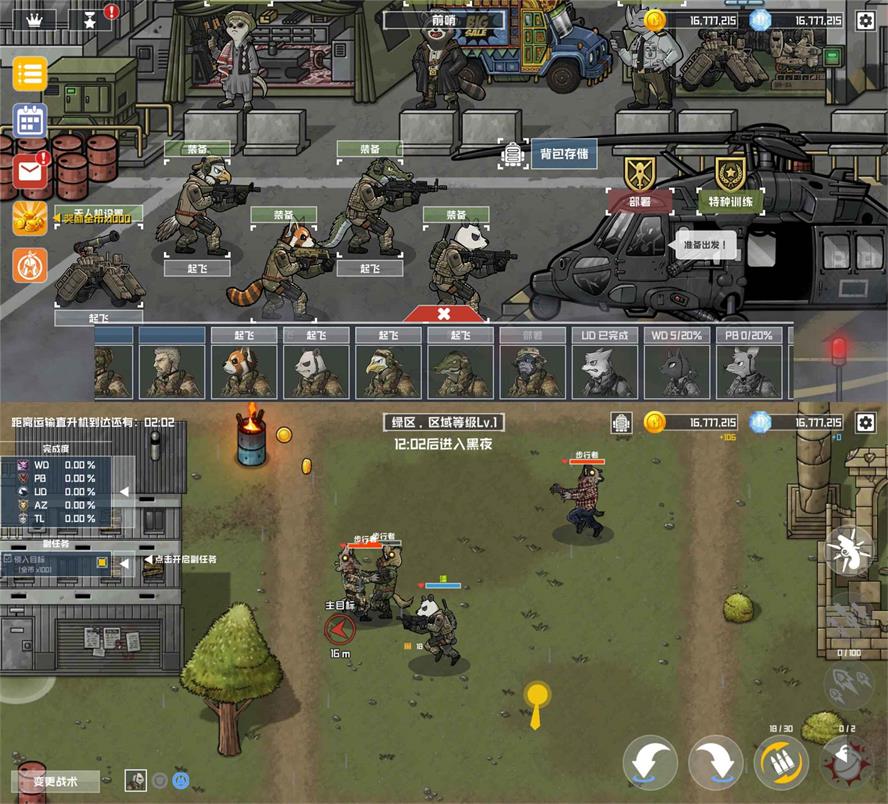Throw a grenade with the explosion icon
The width and height of the screenshot is (888, 804).
847,762
